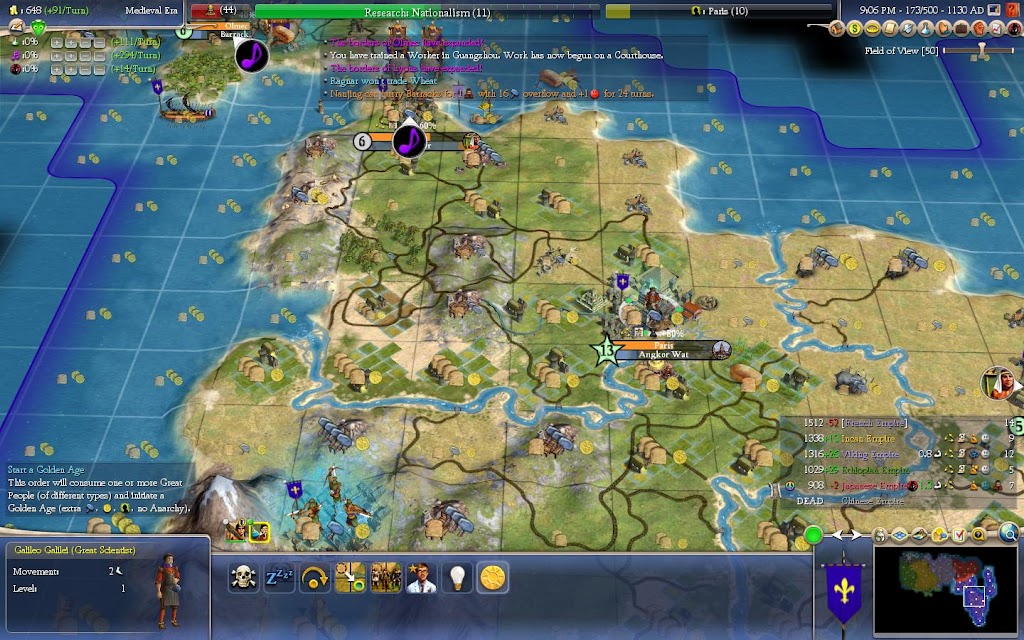End the turn with the green button
Viewport: 1024px width, 640px height.
pos(813,534)
